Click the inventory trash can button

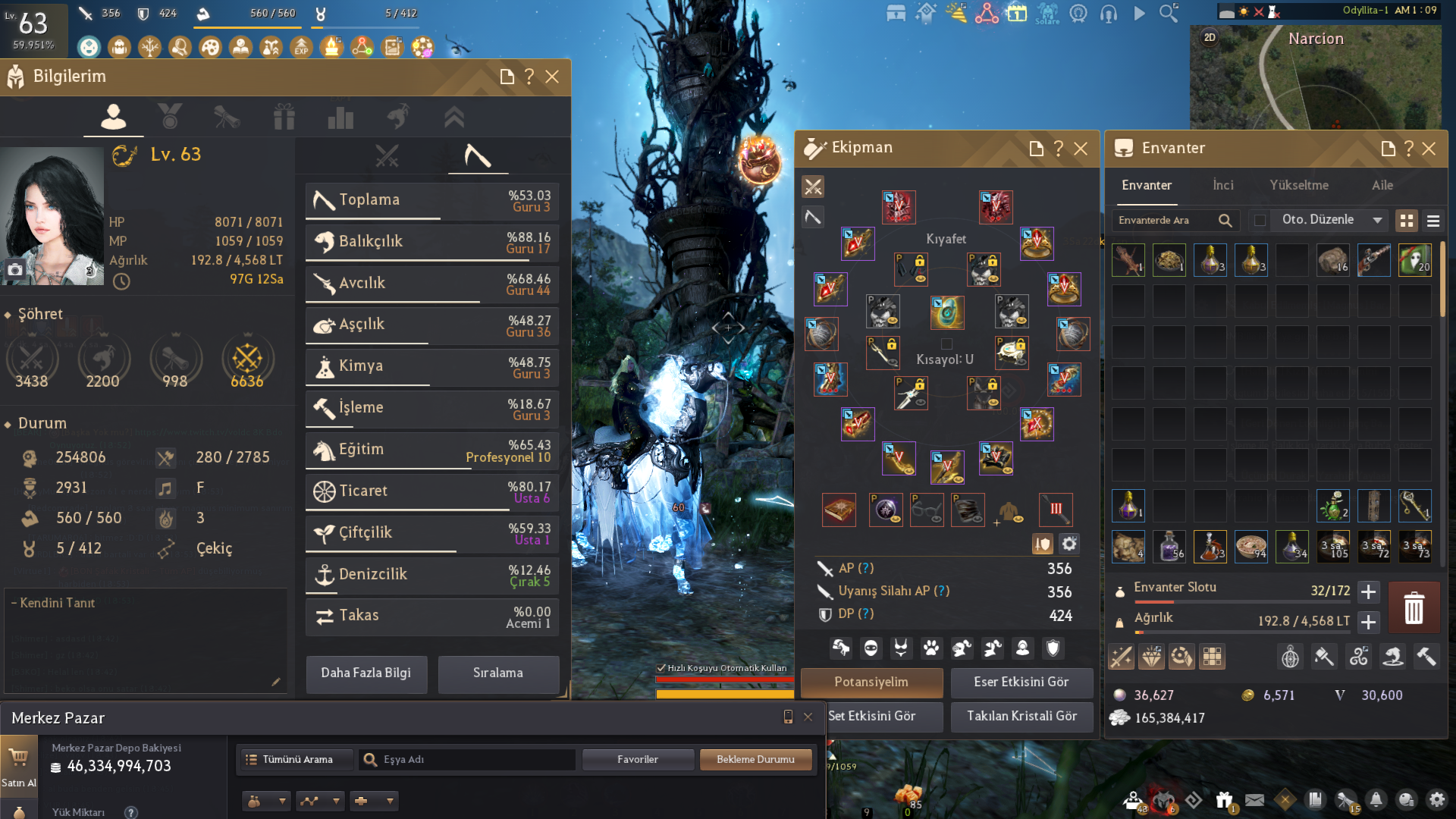(x=1414, y=608)
